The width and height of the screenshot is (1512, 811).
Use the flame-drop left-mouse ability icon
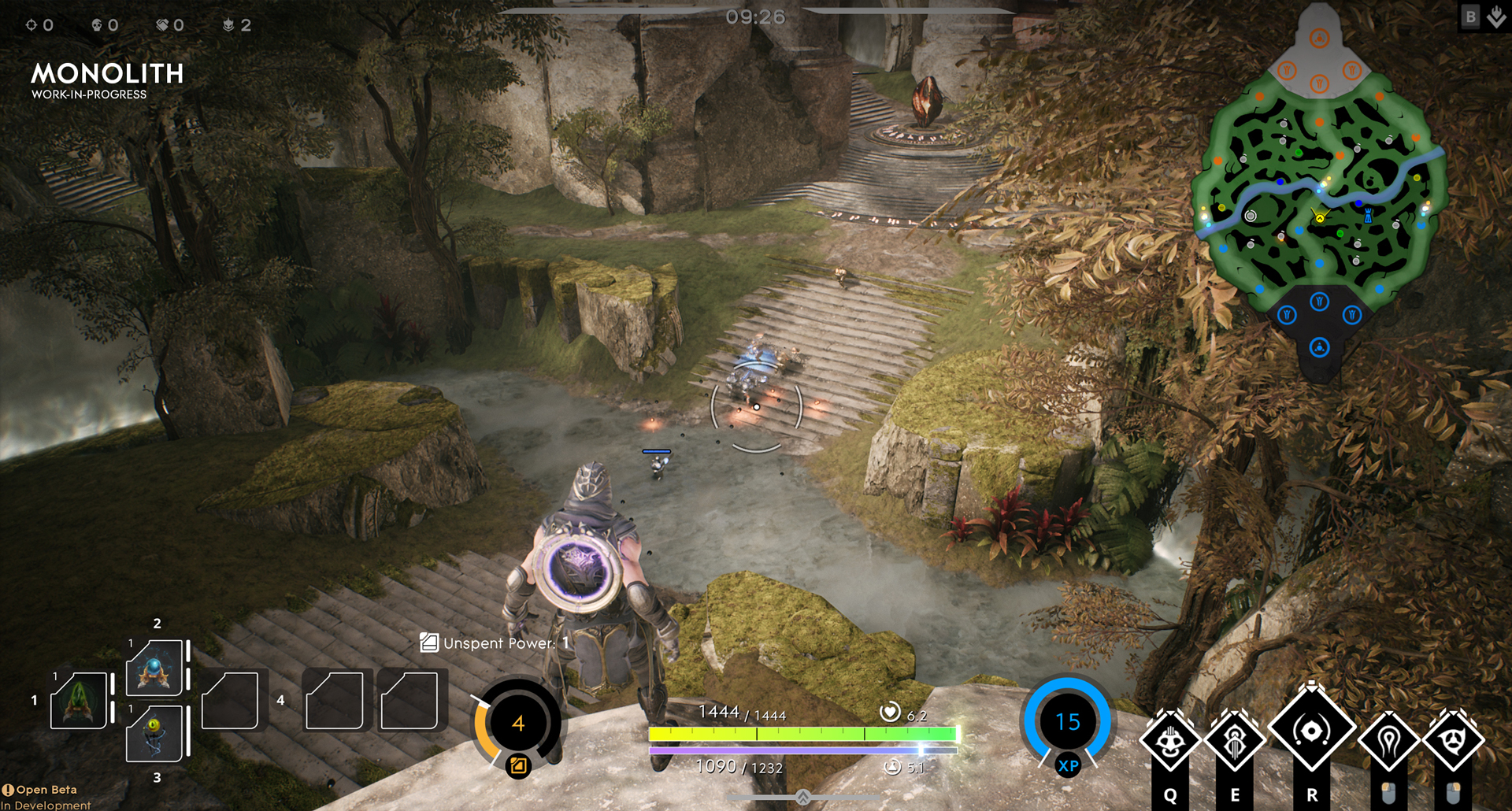tap(1388, 740)
